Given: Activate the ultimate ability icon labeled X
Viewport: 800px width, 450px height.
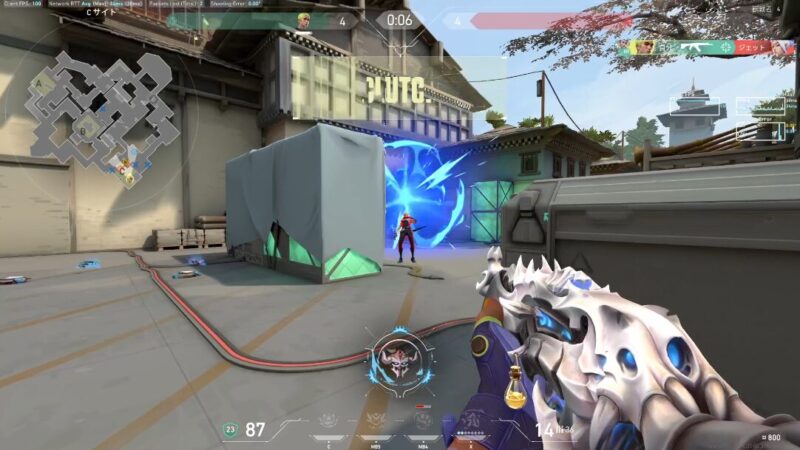Looking at the screenshot, I should pyautogui.click(x=471, y=422).
